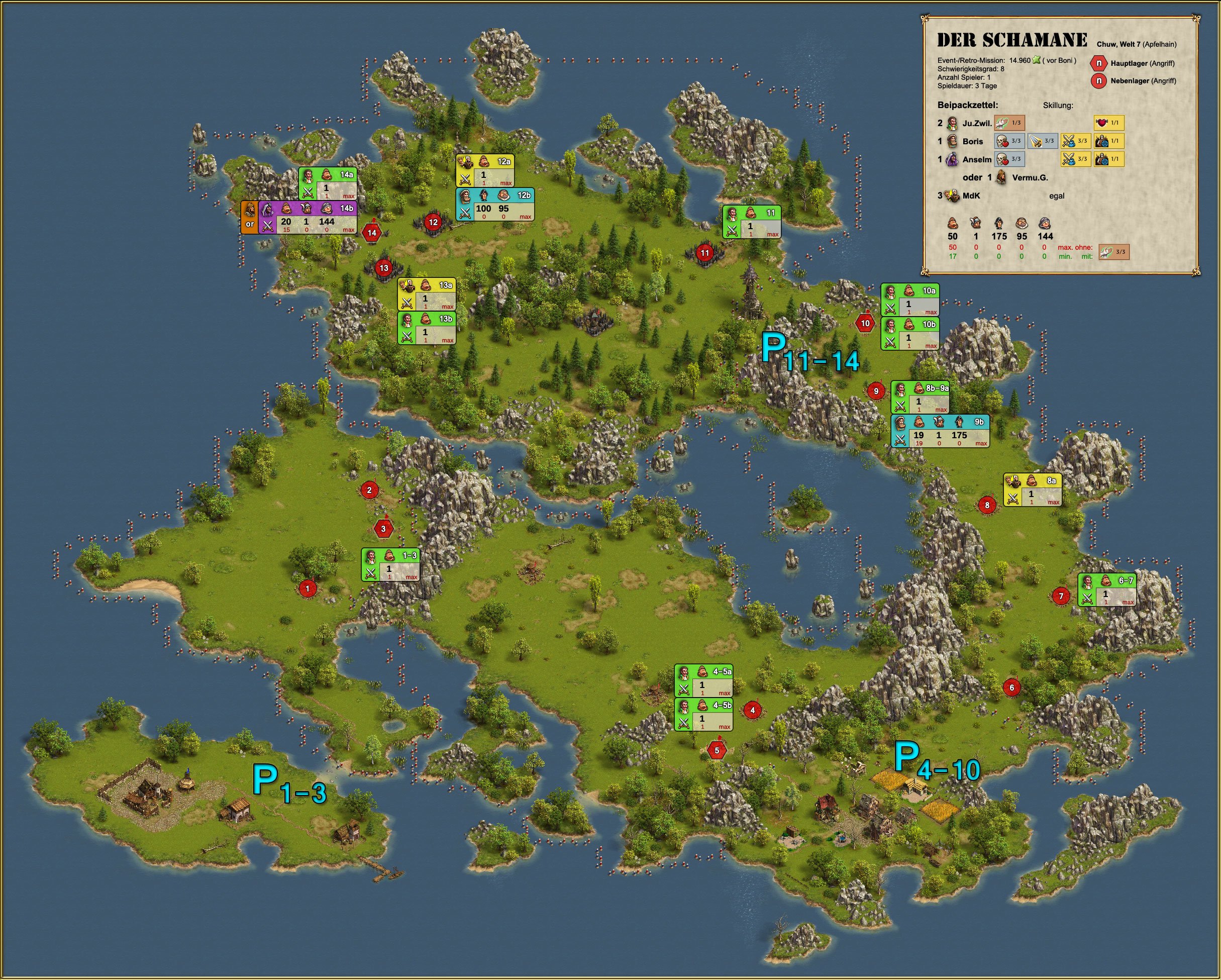Image resolution: width=1221 pixels, height=980 pixels.
Task: Select the red camp marker numbered 1
Action: 308,589
